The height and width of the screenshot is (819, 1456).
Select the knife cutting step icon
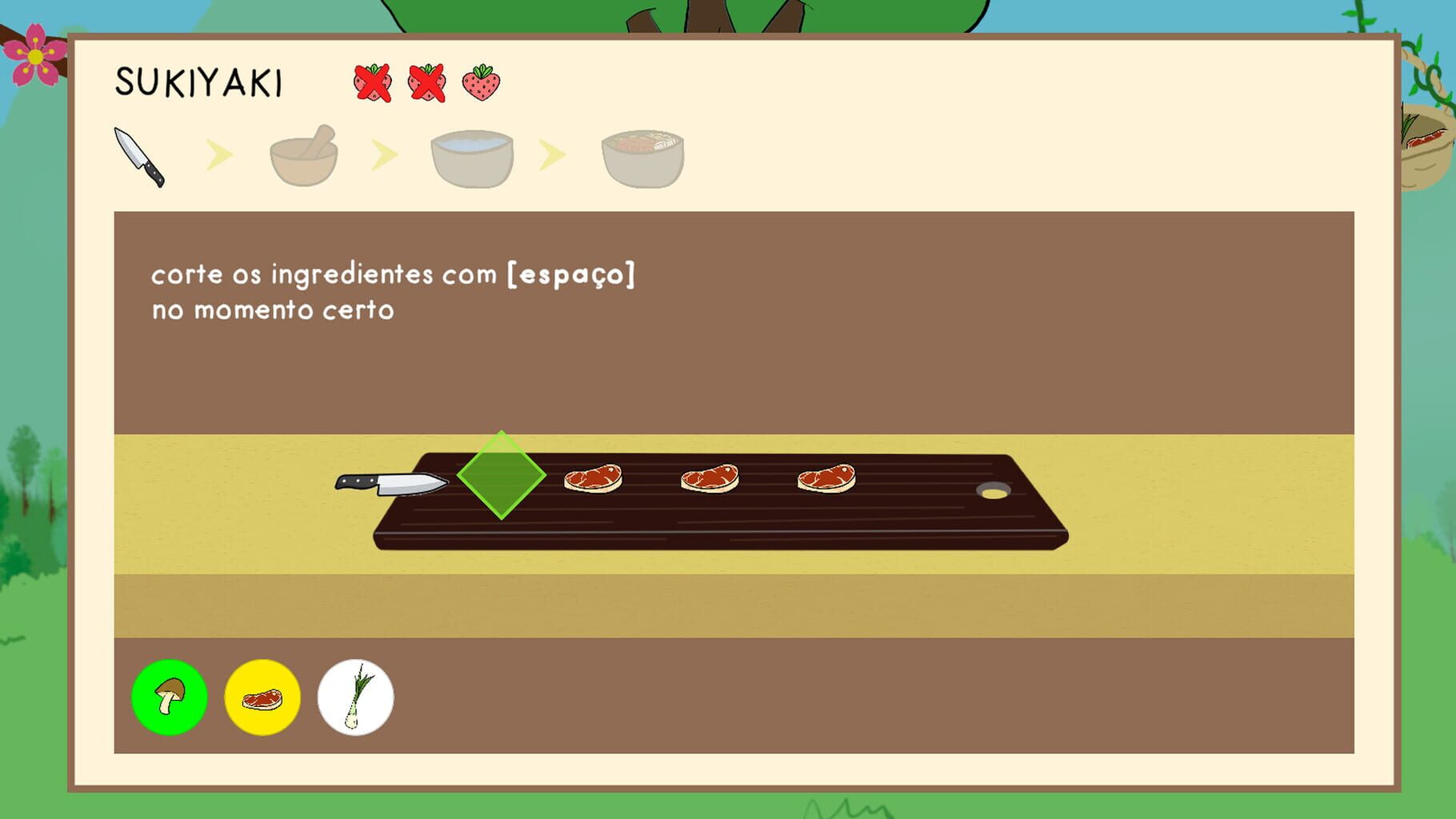tap(142, 154)
